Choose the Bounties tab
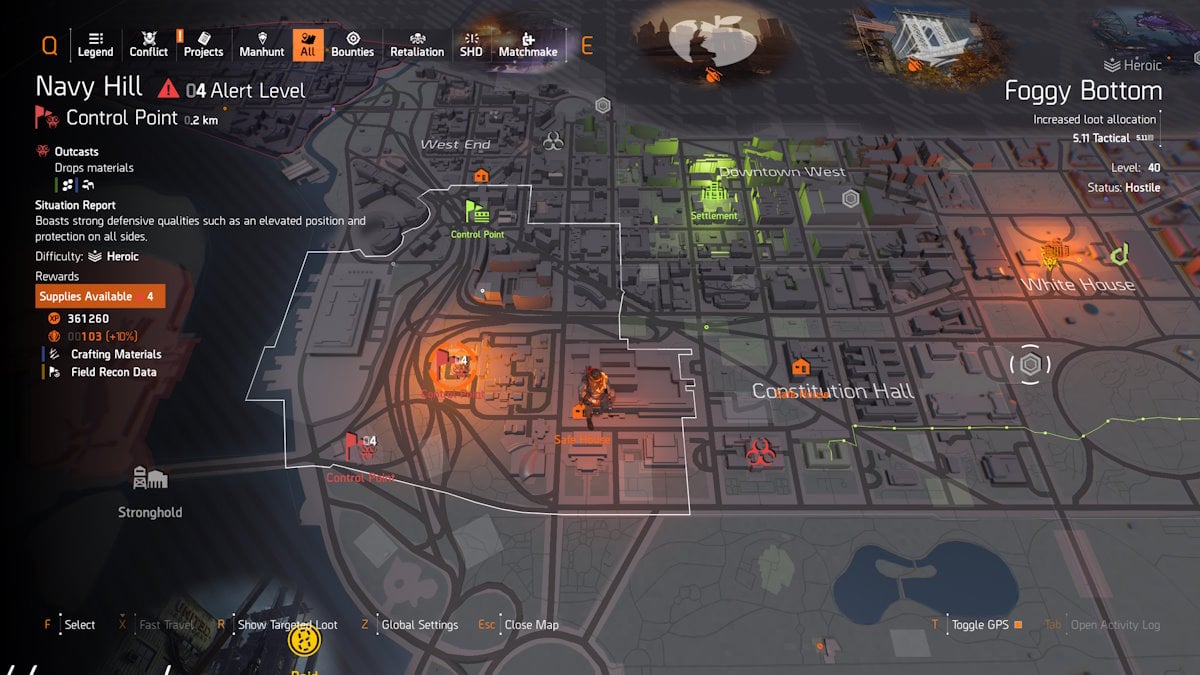This screenshot has width=1200, height=675. [352, 44]
